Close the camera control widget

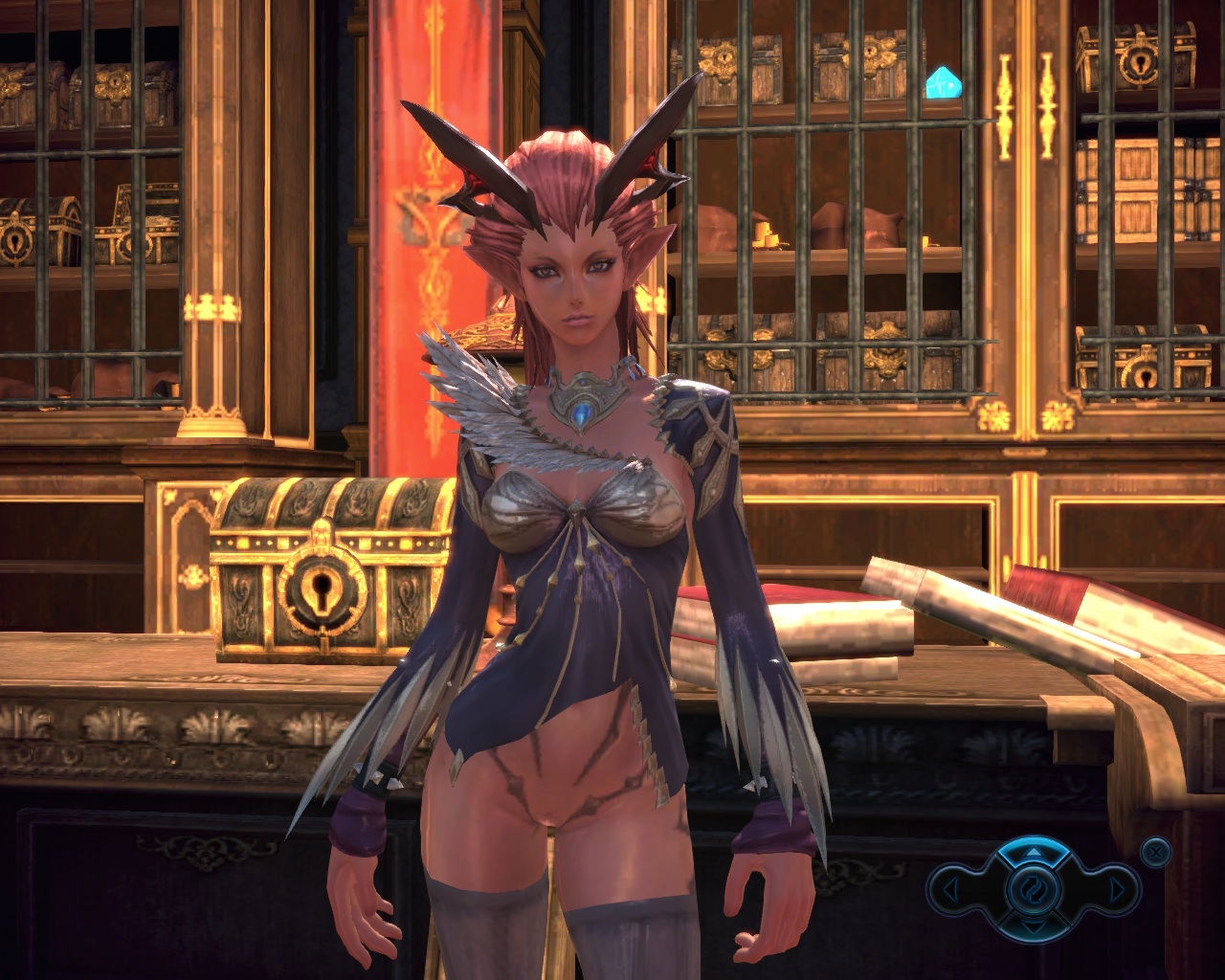pyautogui.click(x=1156, y=850)
